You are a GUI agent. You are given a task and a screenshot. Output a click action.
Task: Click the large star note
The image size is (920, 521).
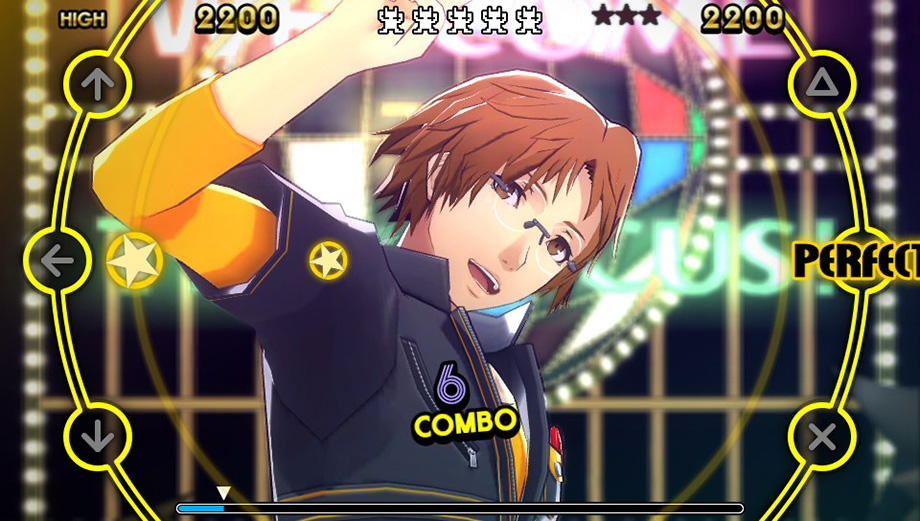[x=135, y=260]
